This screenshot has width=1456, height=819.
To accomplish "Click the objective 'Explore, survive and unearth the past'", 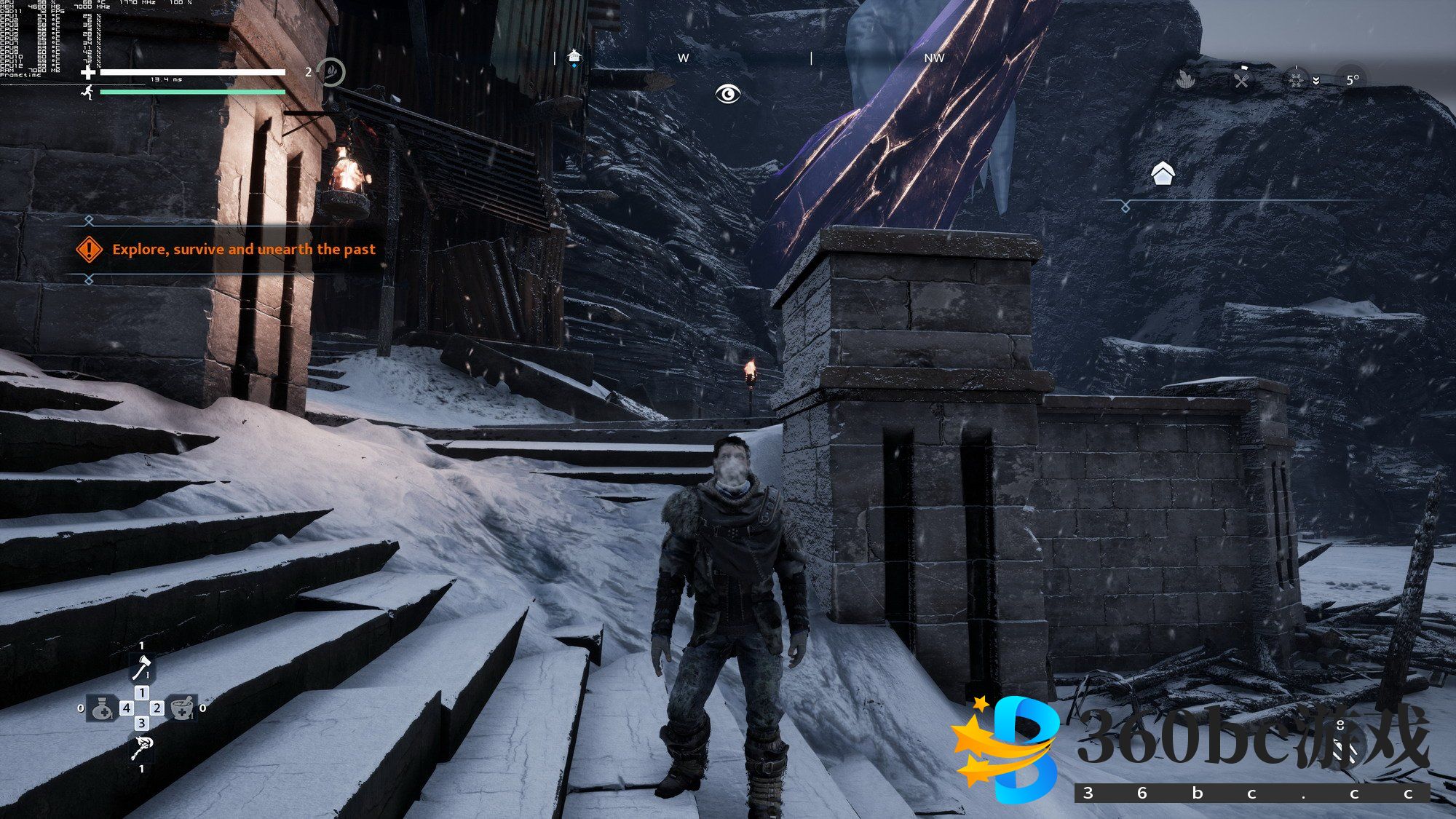I will coord(243,249).
